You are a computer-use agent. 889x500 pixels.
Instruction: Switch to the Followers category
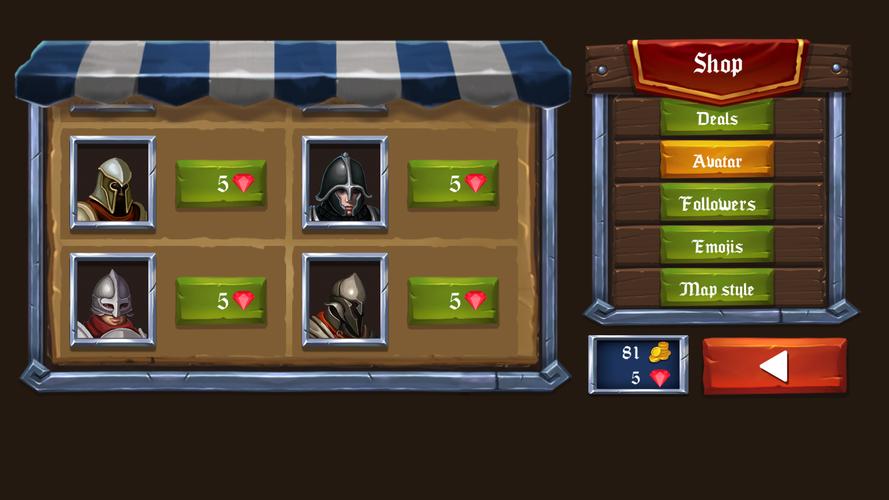(x=716, y=203)
